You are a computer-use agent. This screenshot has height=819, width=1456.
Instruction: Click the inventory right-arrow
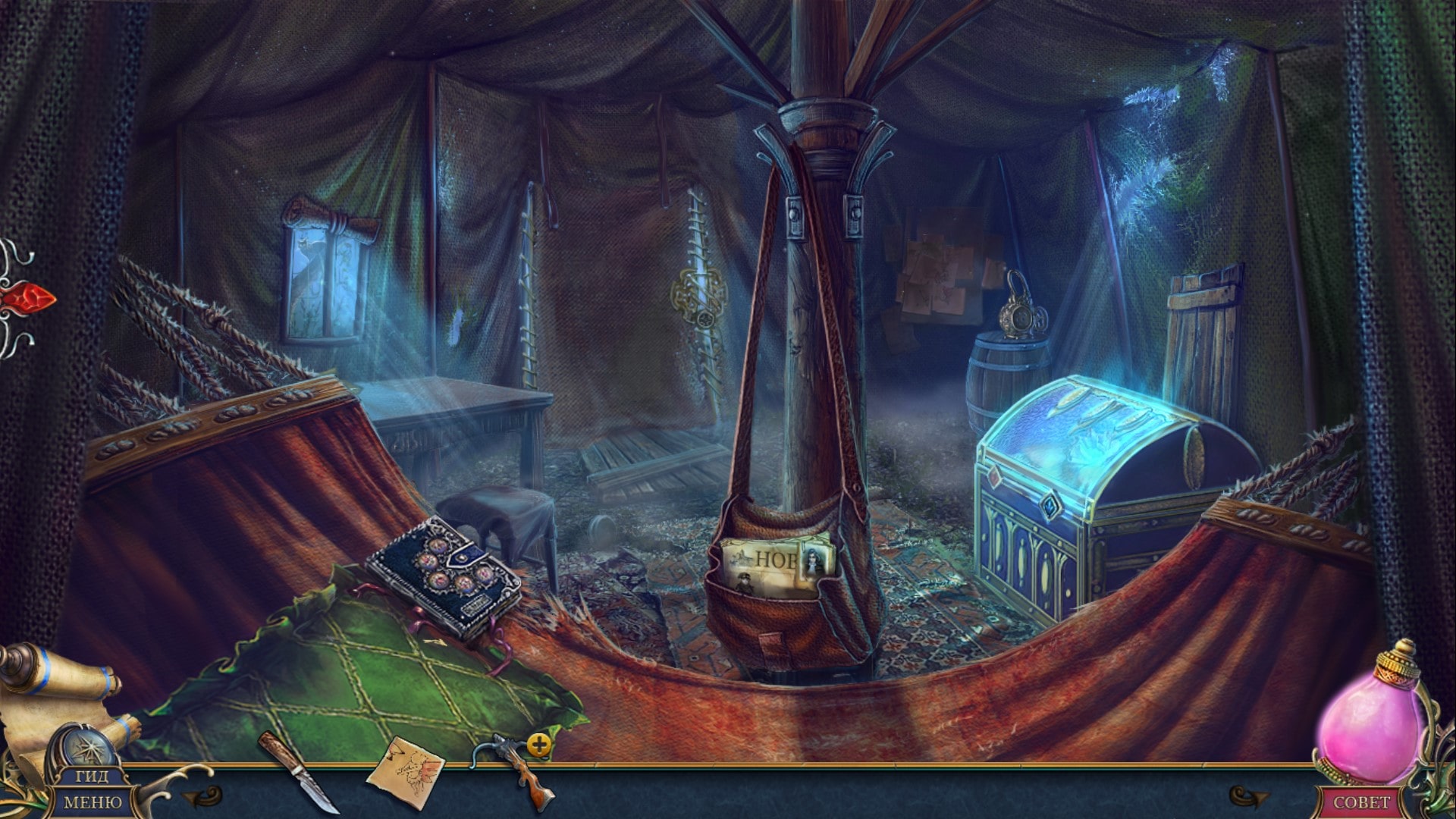click(1247, 795)
